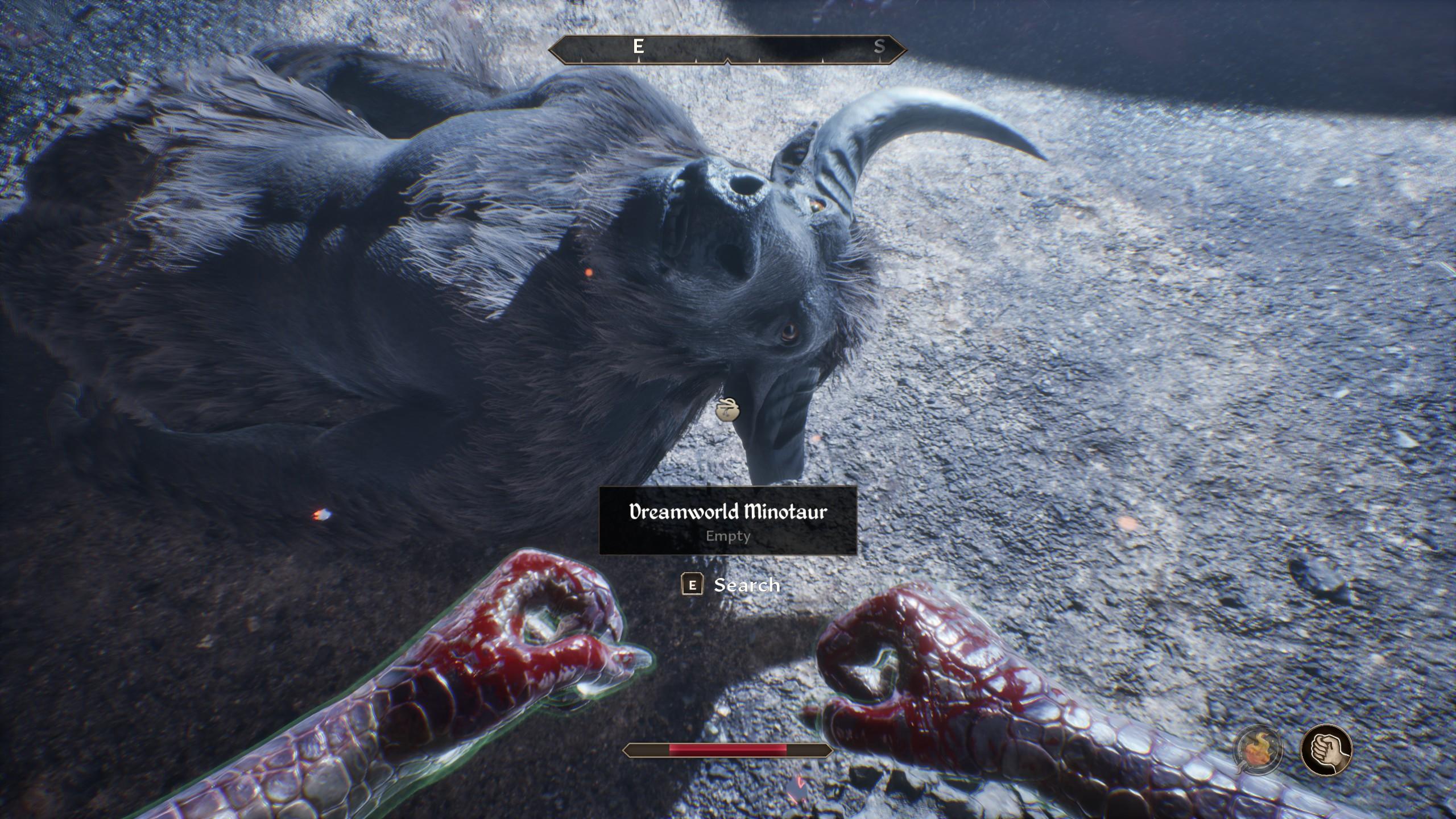The height and width of the screenshot is (819, 1456).
Task: Click the loot pouch icon on the minotaur
Action: pyautogui.click(x=727, y=409)
